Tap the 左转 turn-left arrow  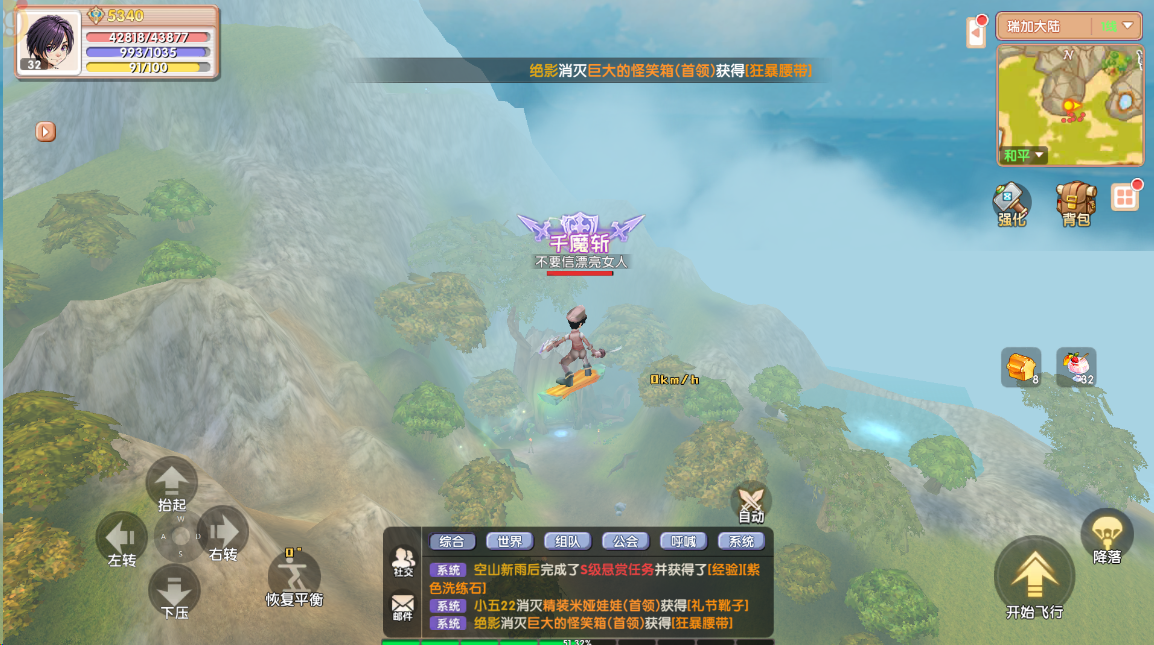click(x=121, y=537)
